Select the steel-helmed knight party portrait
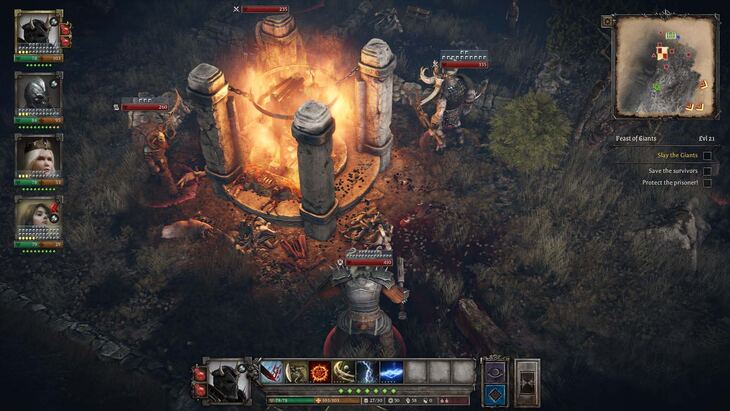 point(38,94)
